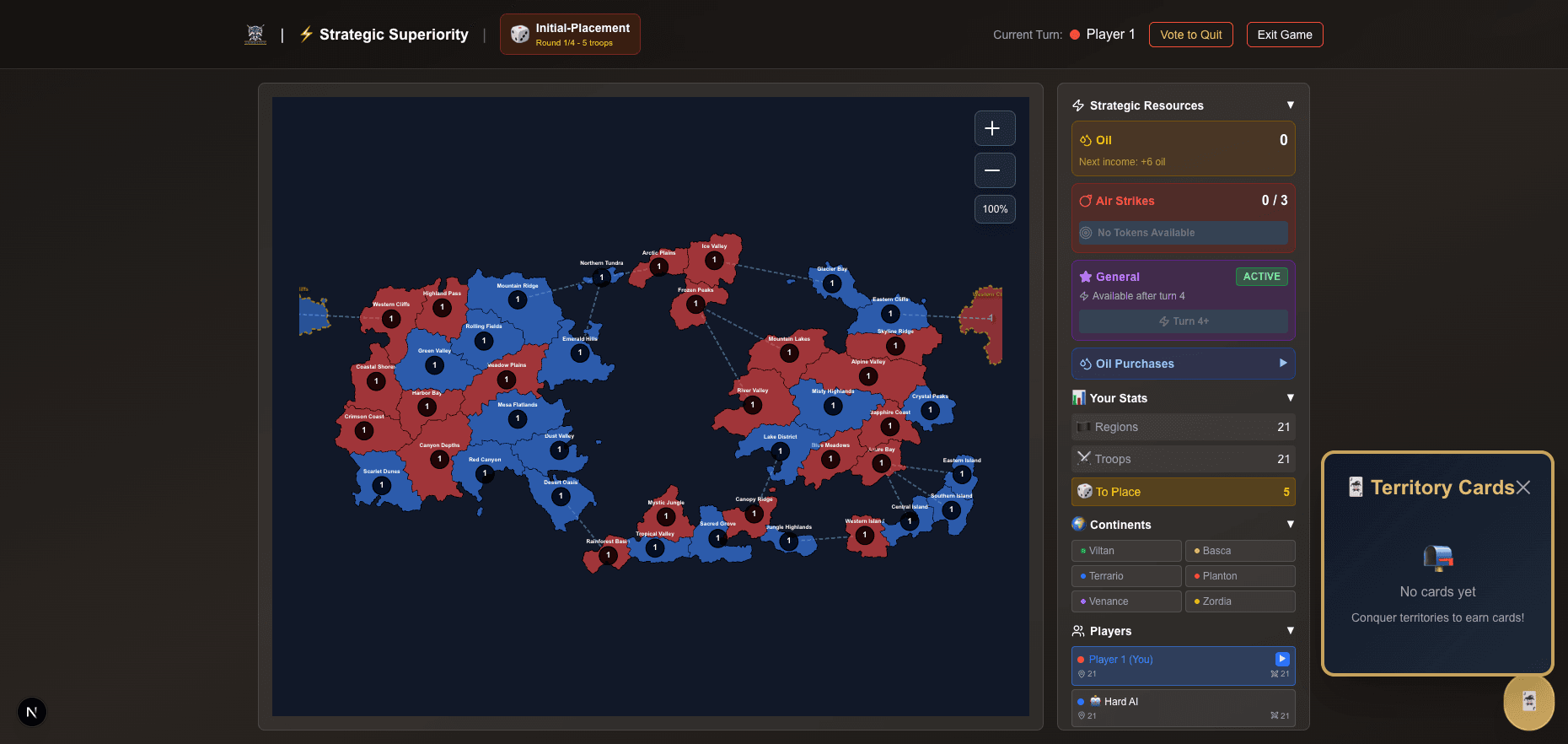The height and width of the screenshot is (744, 1568).
Task: Choose the Terrario continent entry
Action: tap(1126, 576)
